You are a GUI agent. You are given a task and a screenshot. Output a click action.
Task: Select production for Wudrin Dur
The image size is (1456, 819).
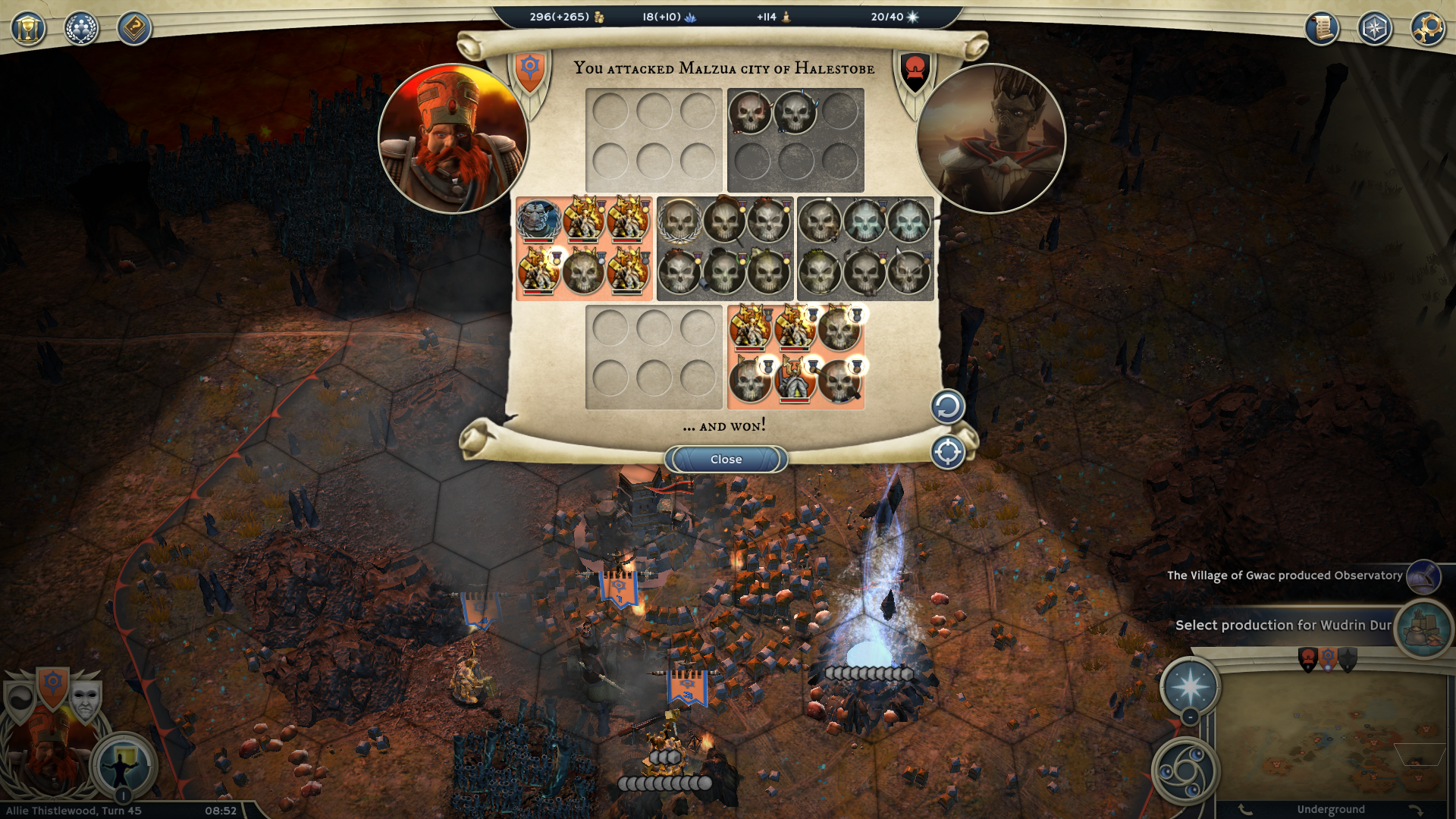click(x=1283, y=626)
